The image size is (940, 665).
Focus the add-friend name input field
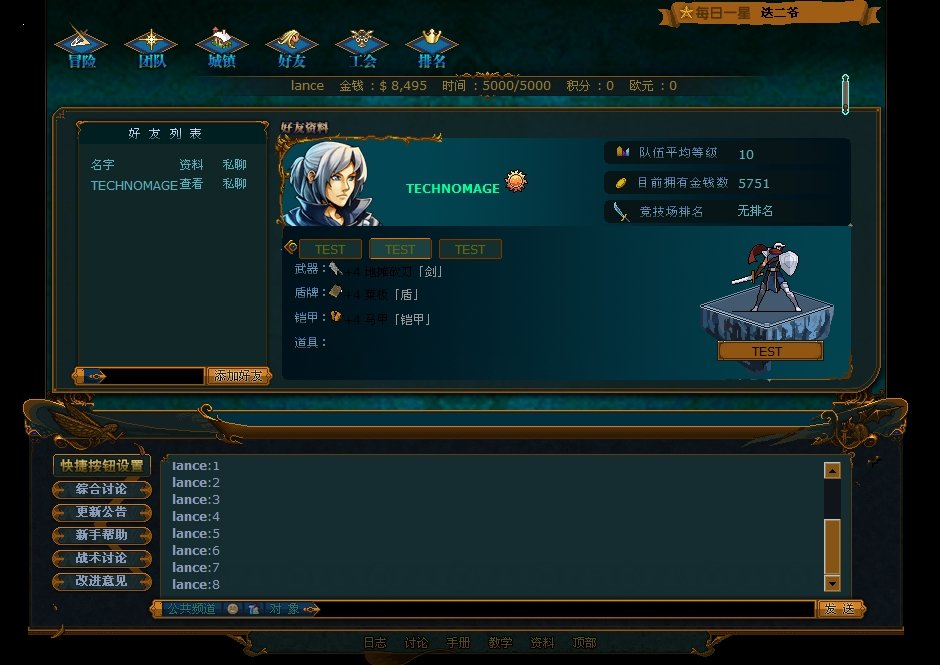pos(155,376)
